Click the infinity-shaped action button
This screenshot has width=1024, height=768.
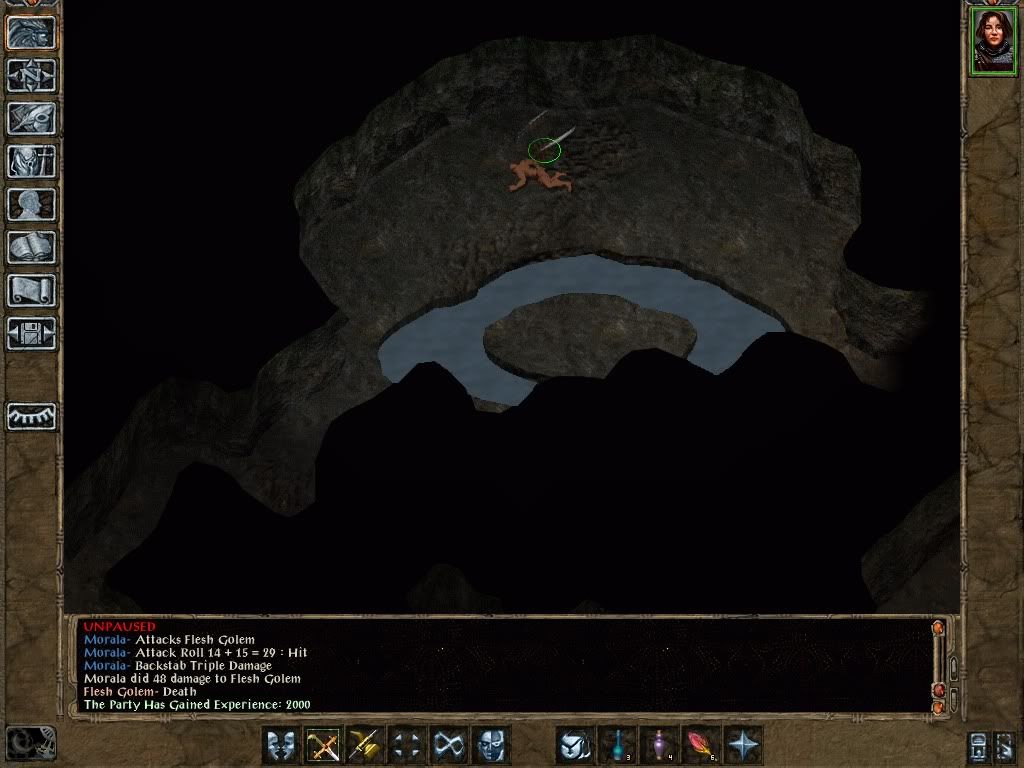pos(449,745)
